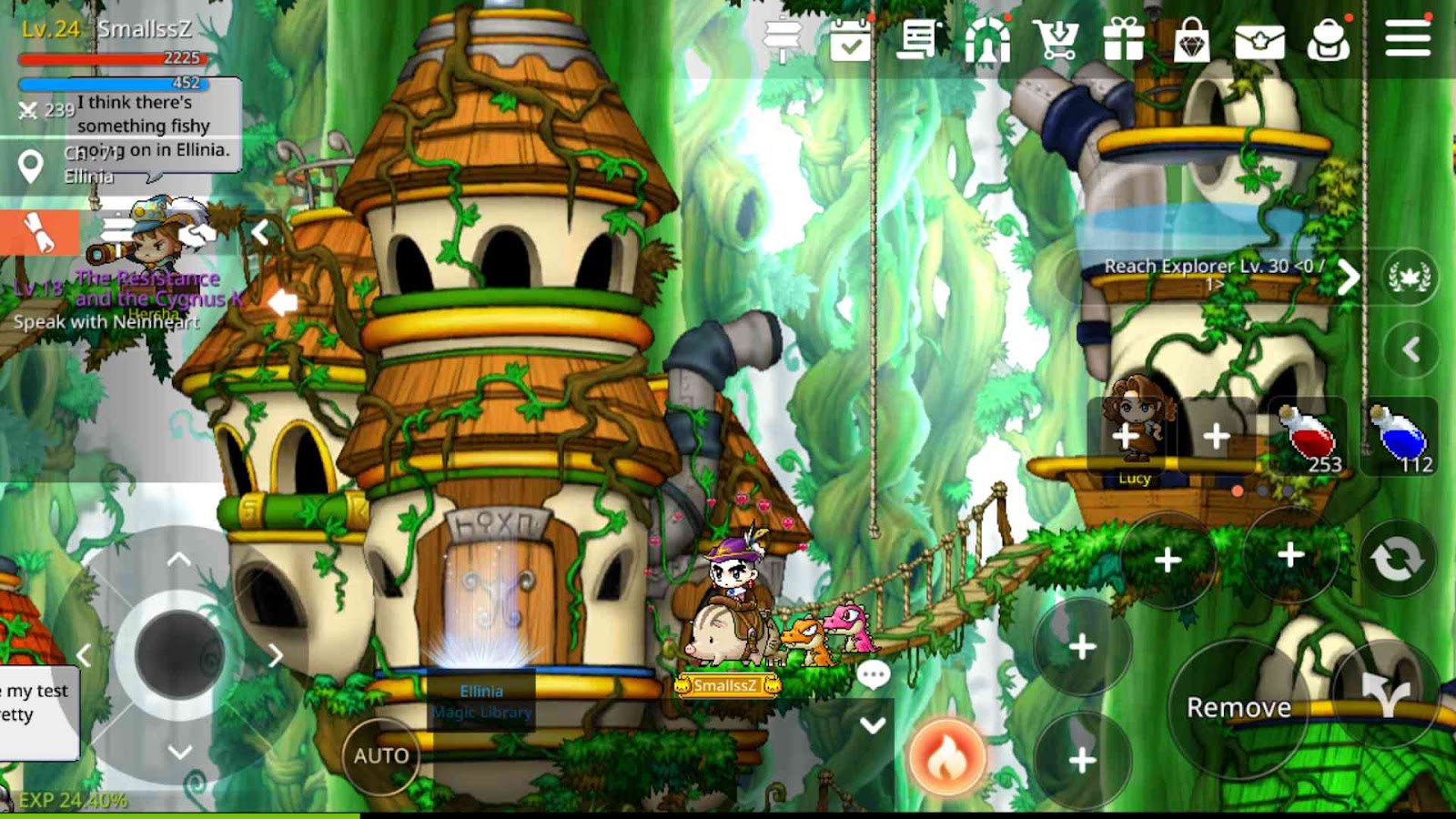Use the blue MP potion slot
The image size is (1456, 819).
pyautogui.click(x=1400, y=437)
